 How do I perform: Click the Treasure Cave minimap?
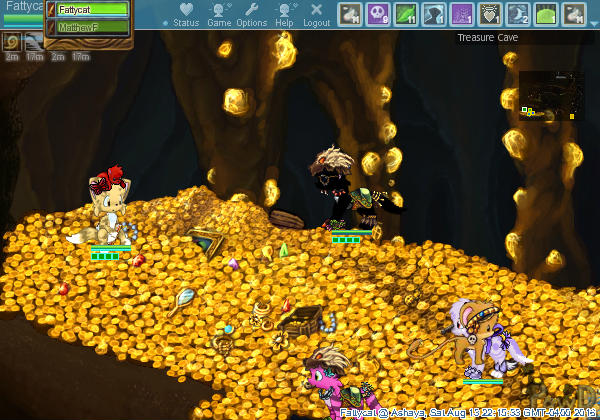click(551, 95)
